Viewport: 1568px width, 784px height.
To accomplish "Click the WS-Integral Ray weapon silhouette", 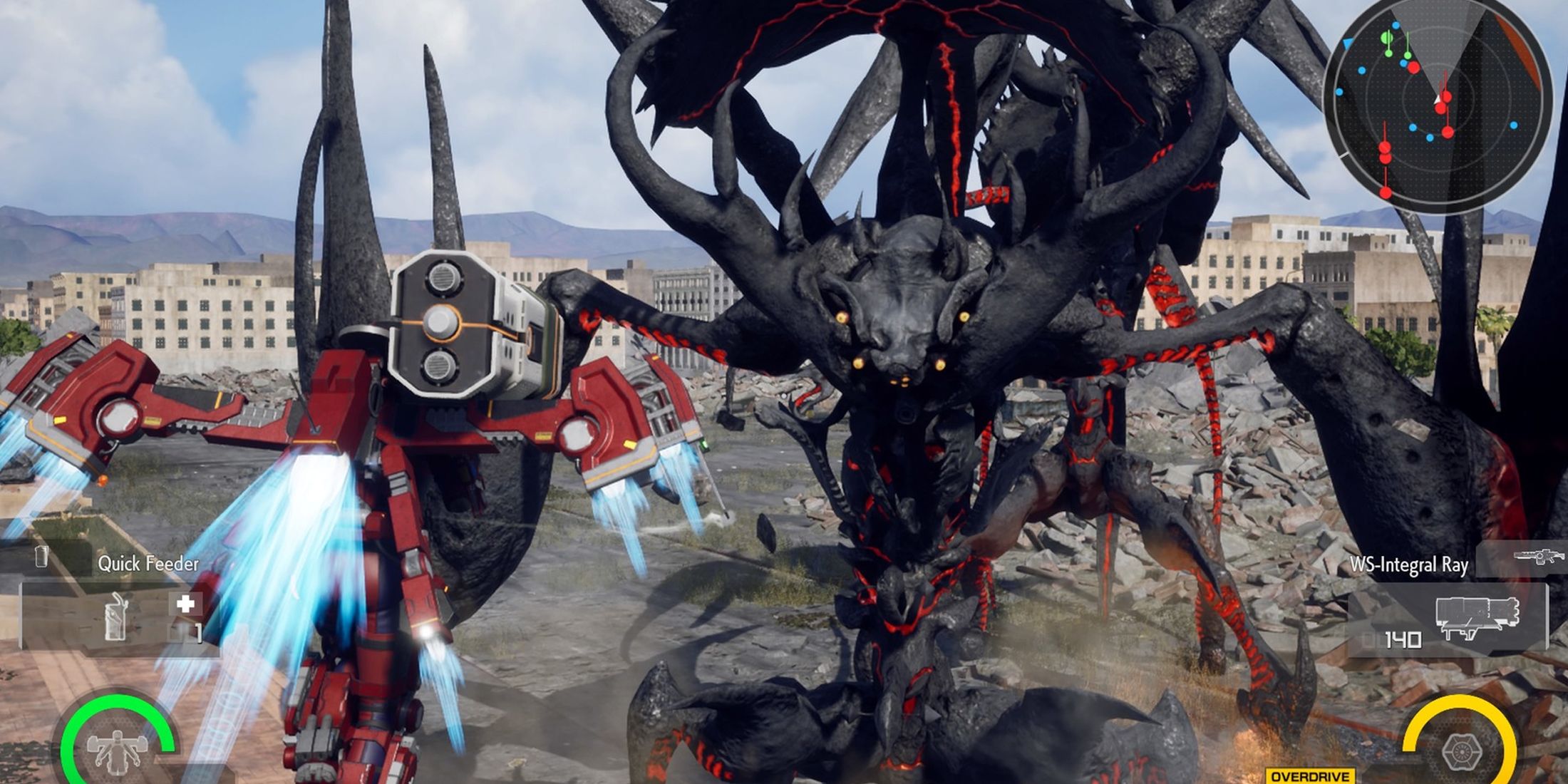I will [x=1477, y=617].
